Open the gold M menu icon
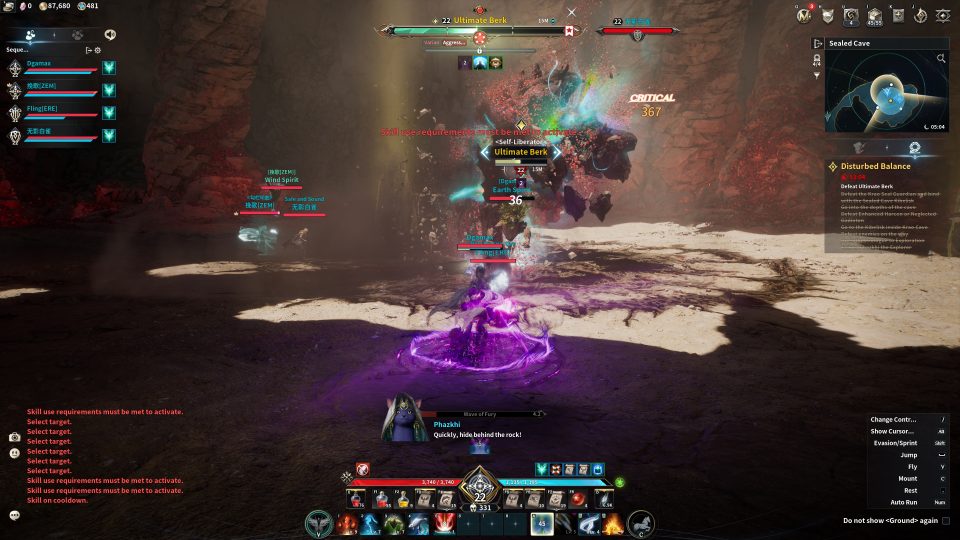This screenshot has height=540, width=960. coord(803,15)
